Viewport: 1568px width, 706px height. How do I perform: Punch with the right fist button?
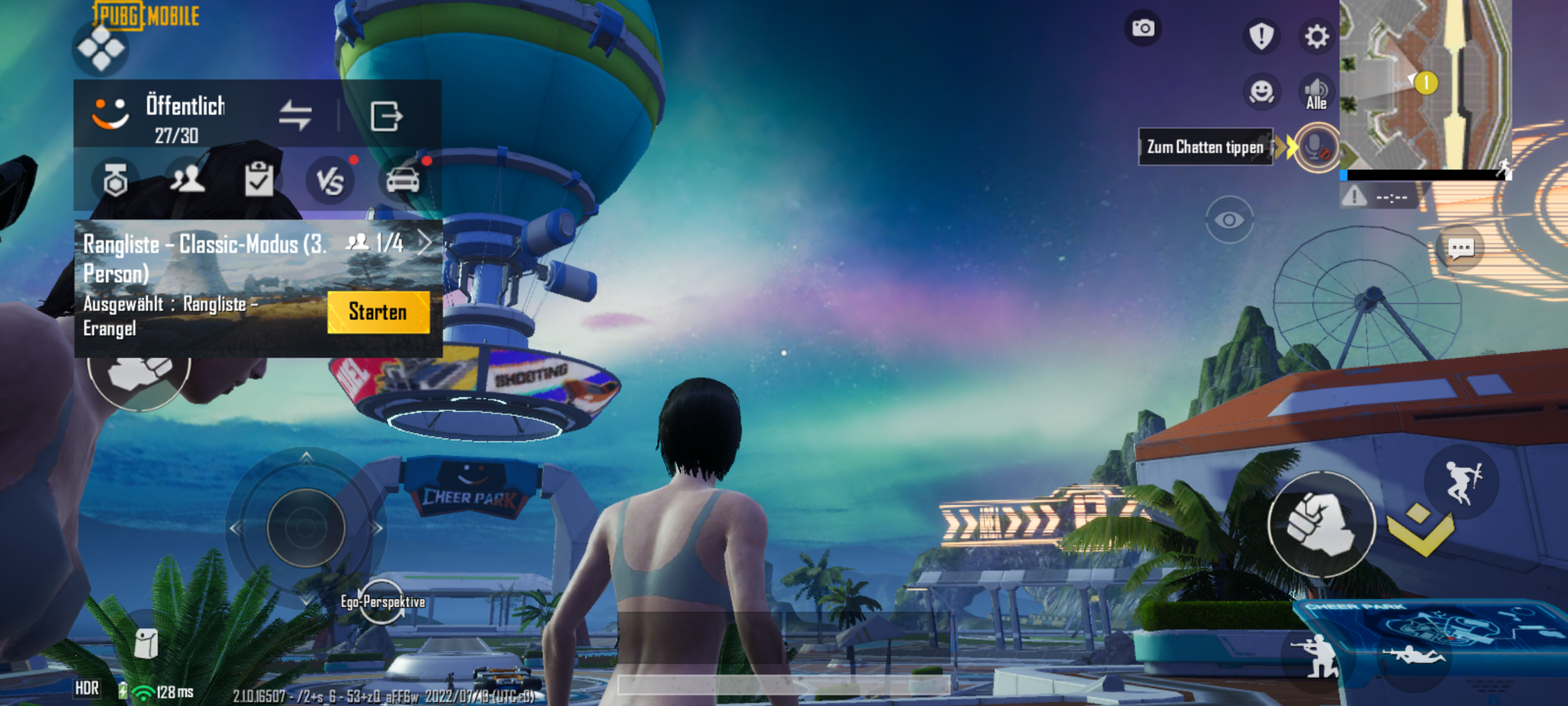1321,525
